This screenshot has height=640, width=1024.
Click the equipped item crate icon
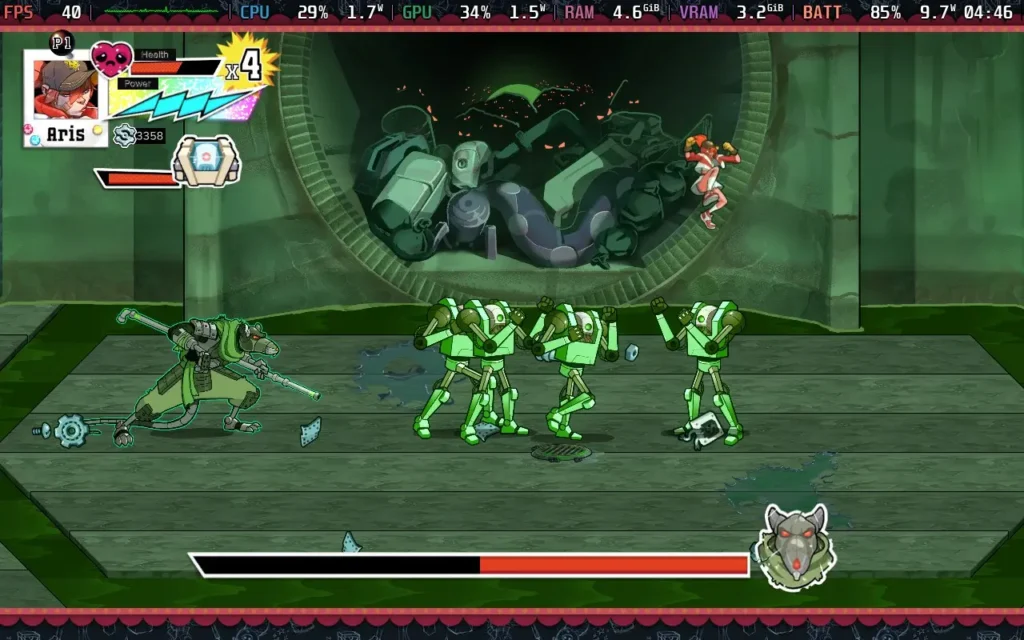tap(205, 161)
